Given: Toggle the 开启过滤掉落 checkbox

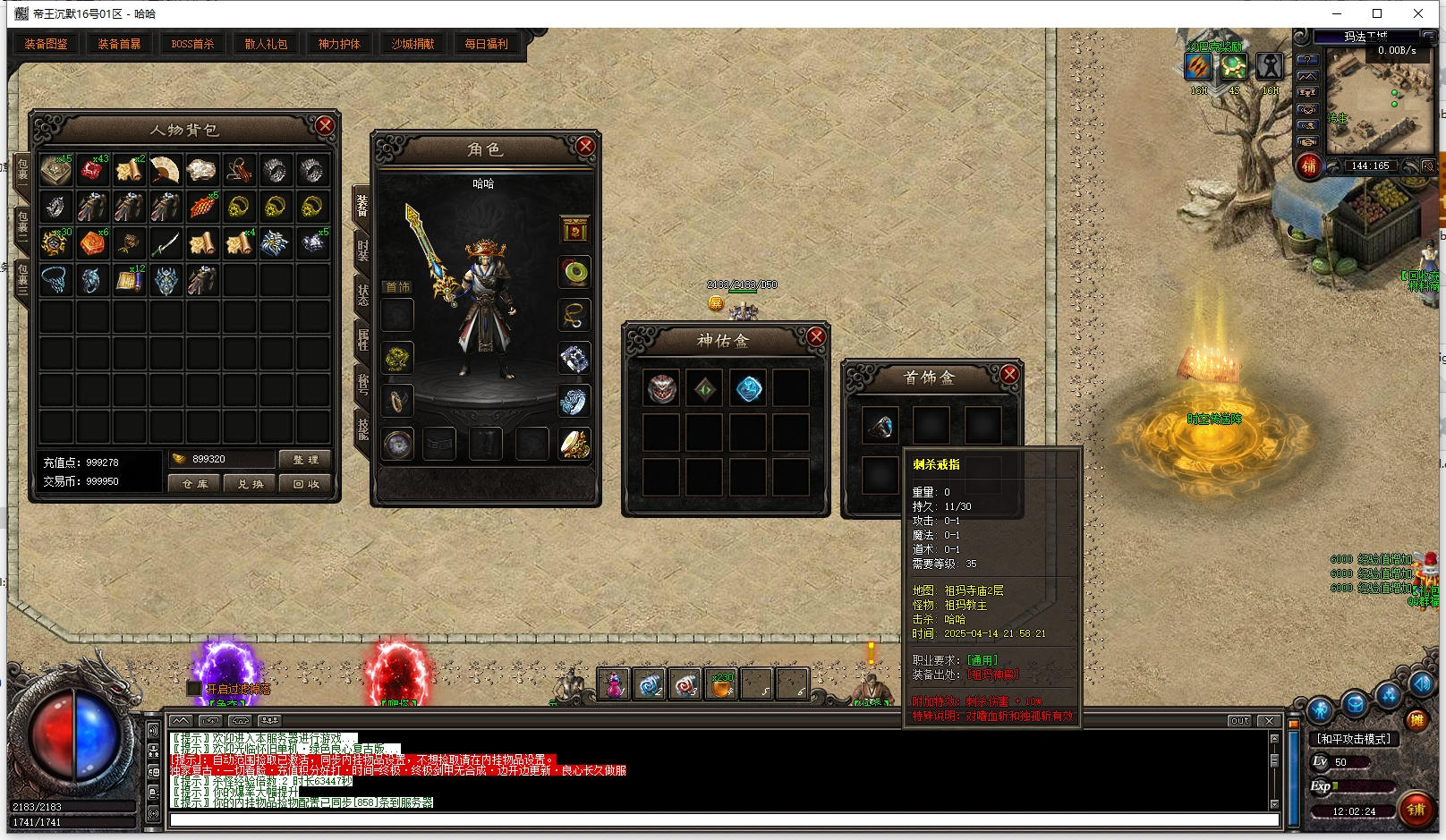Looking at the screenshot, I should tap(194, 689).
